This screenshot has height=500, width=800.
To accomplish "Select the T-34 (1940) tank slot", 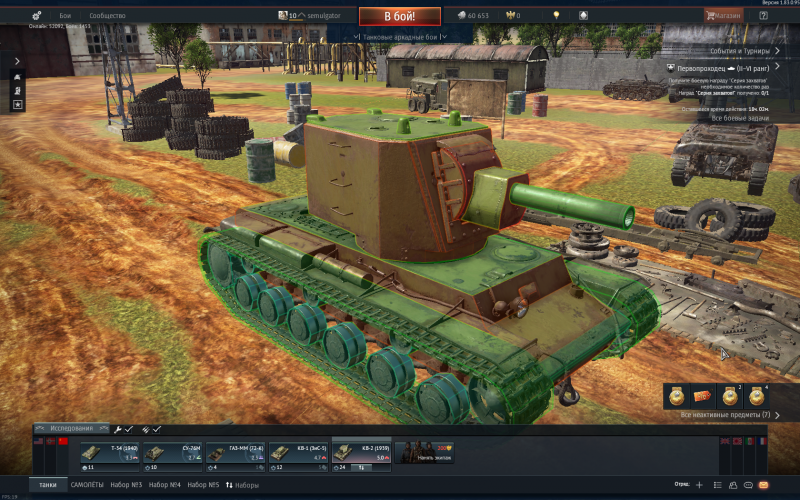I will pyautogui.click(x=111, y=453).
